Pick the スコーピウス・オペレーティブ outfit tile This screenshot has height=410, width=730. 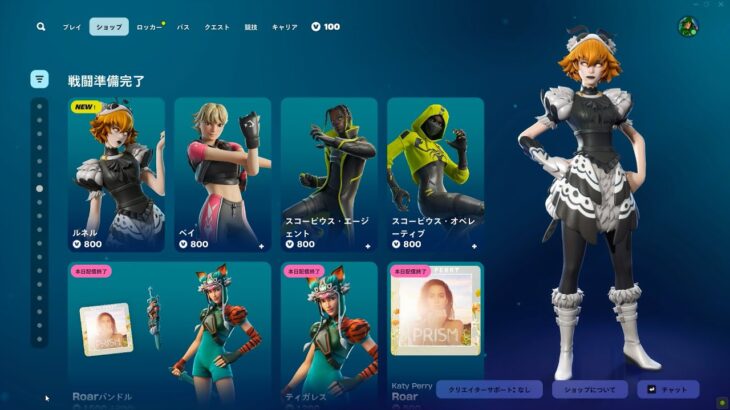coord(435,174)
